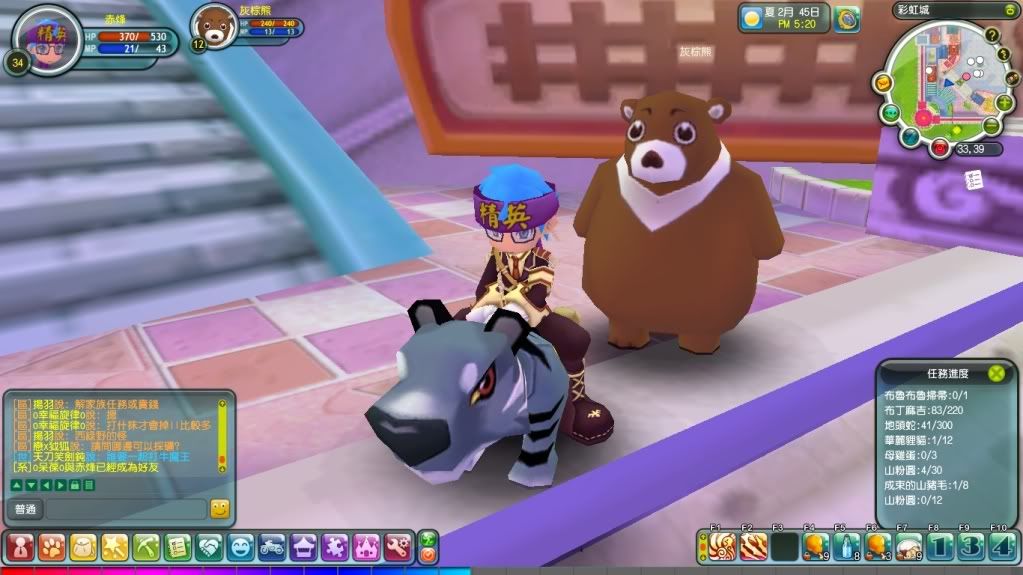The width and height of the screenshot is (1023, 575).
Task: Open the character info menu button
Action: [20, 546]
